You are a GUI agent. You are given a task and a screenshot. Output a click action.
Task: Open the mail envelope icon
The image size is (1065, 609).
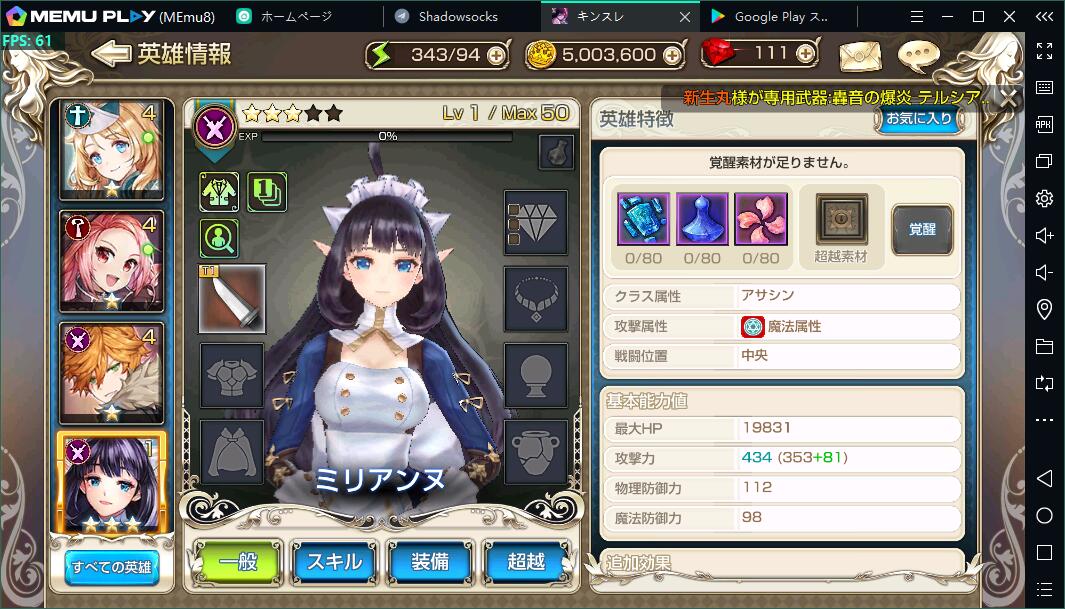click(859, 56)
